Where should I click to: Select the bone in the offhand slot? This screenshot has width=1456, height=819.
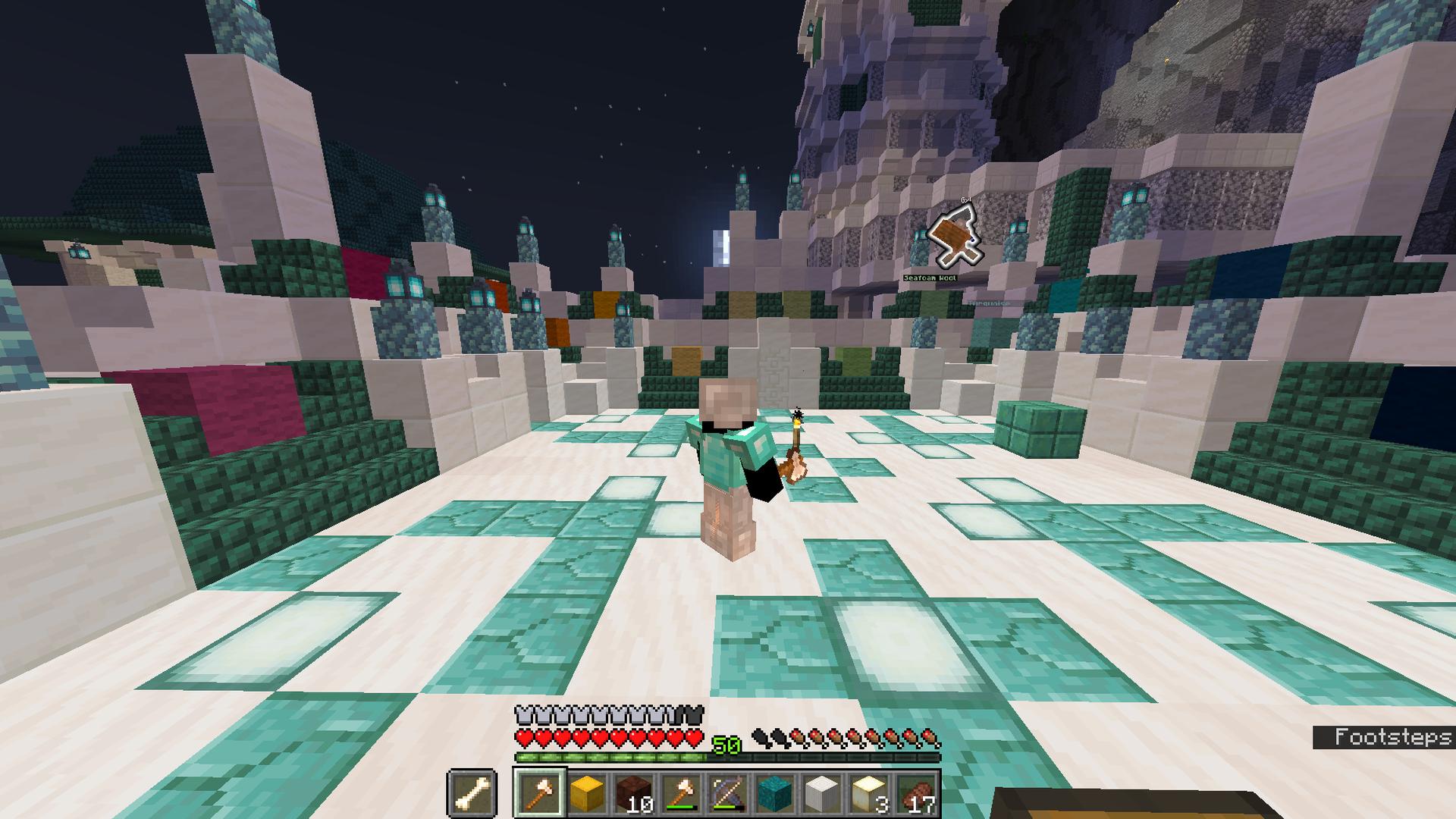point(471,794)
